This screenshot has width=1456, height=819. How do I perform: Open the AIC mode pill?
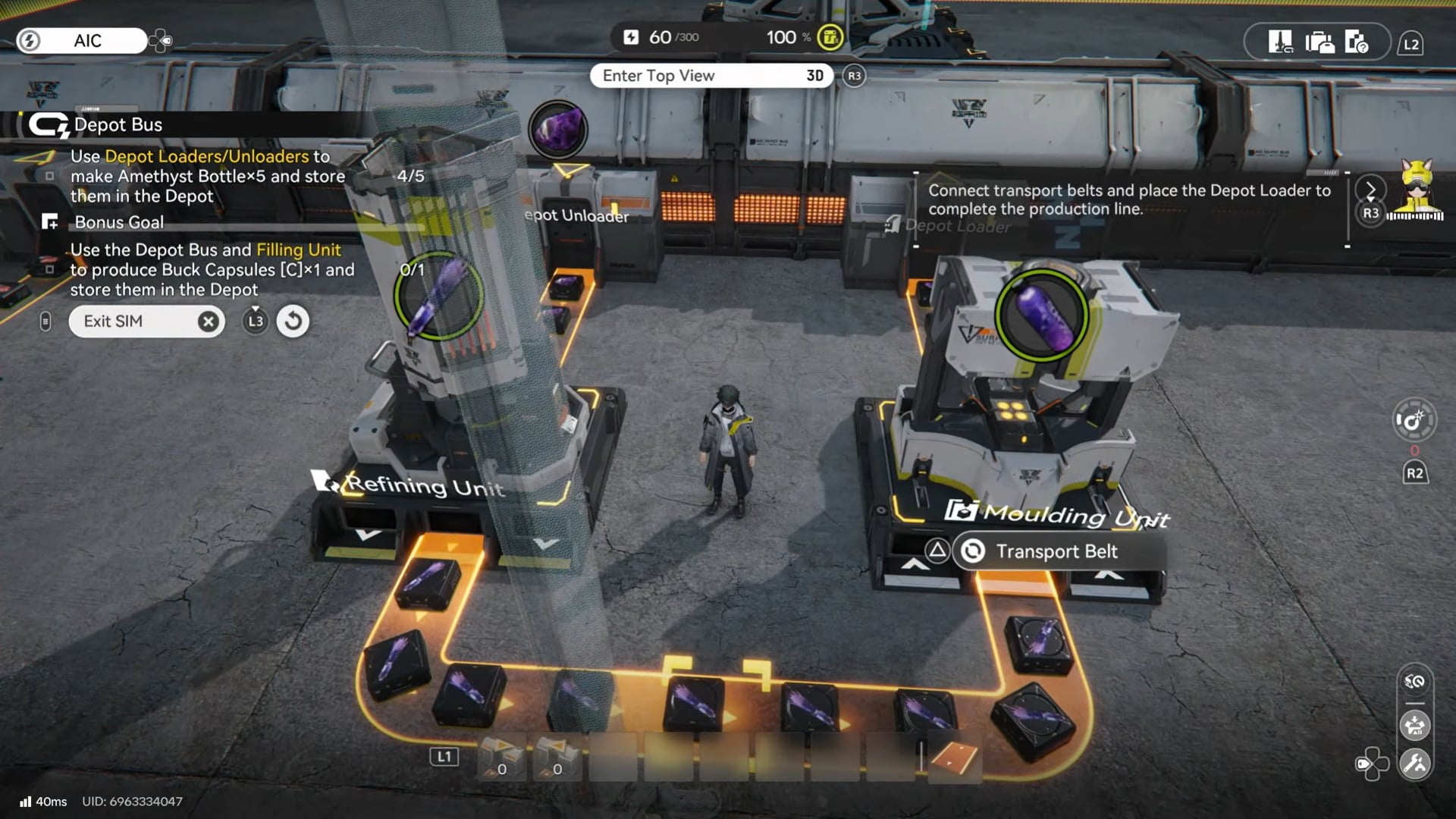click(82, 41)
